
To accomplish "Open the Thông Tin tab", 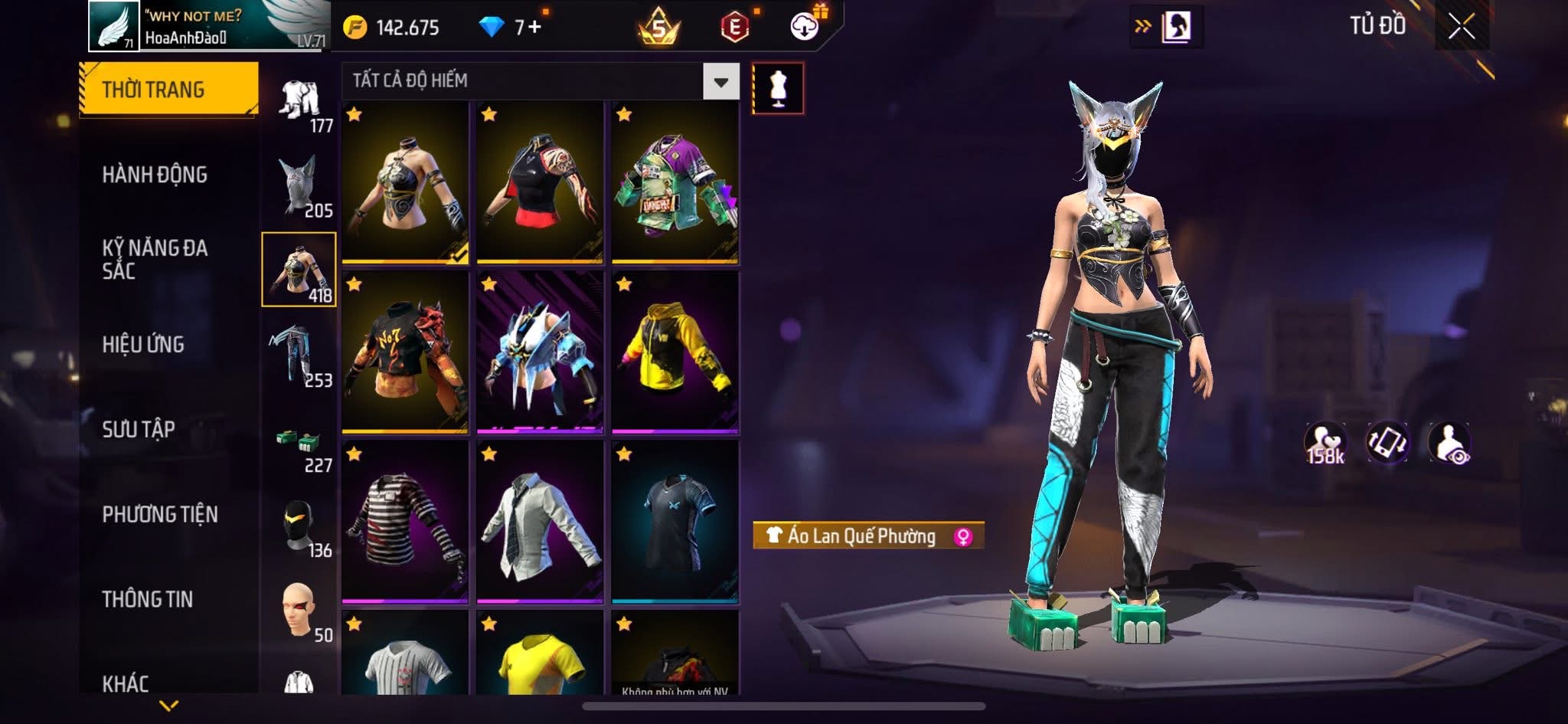I will pos(148,599).
